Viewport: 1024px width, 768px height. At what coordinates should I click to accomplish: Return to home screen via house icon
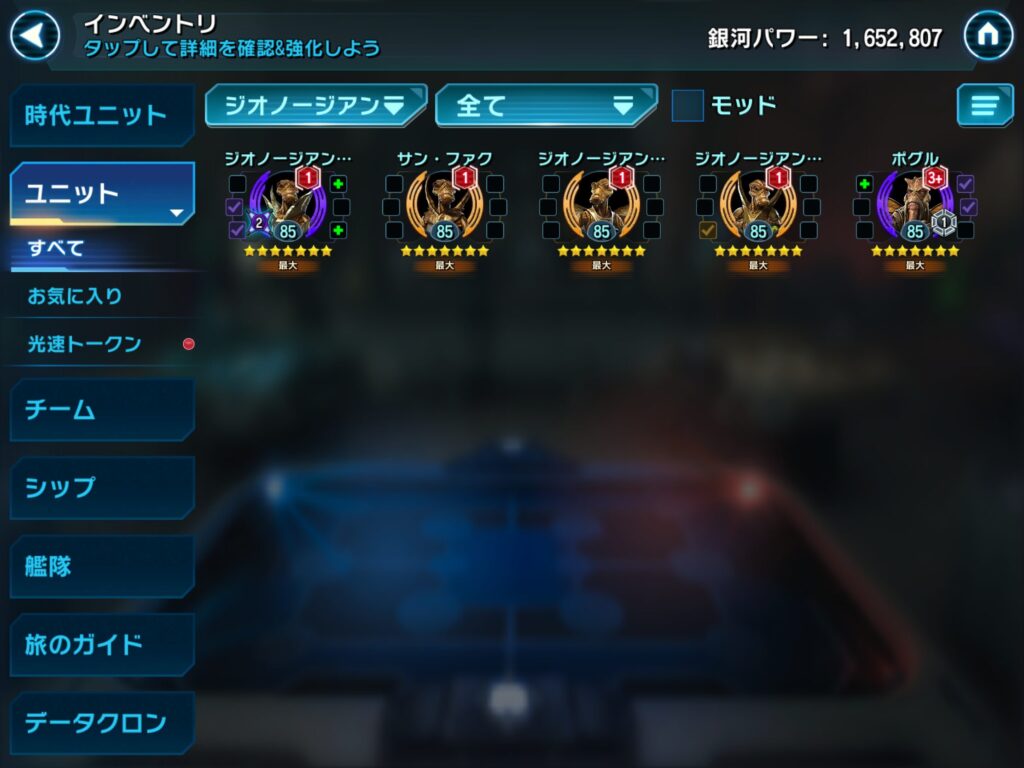pyautogui.click(x=987, y=36)
